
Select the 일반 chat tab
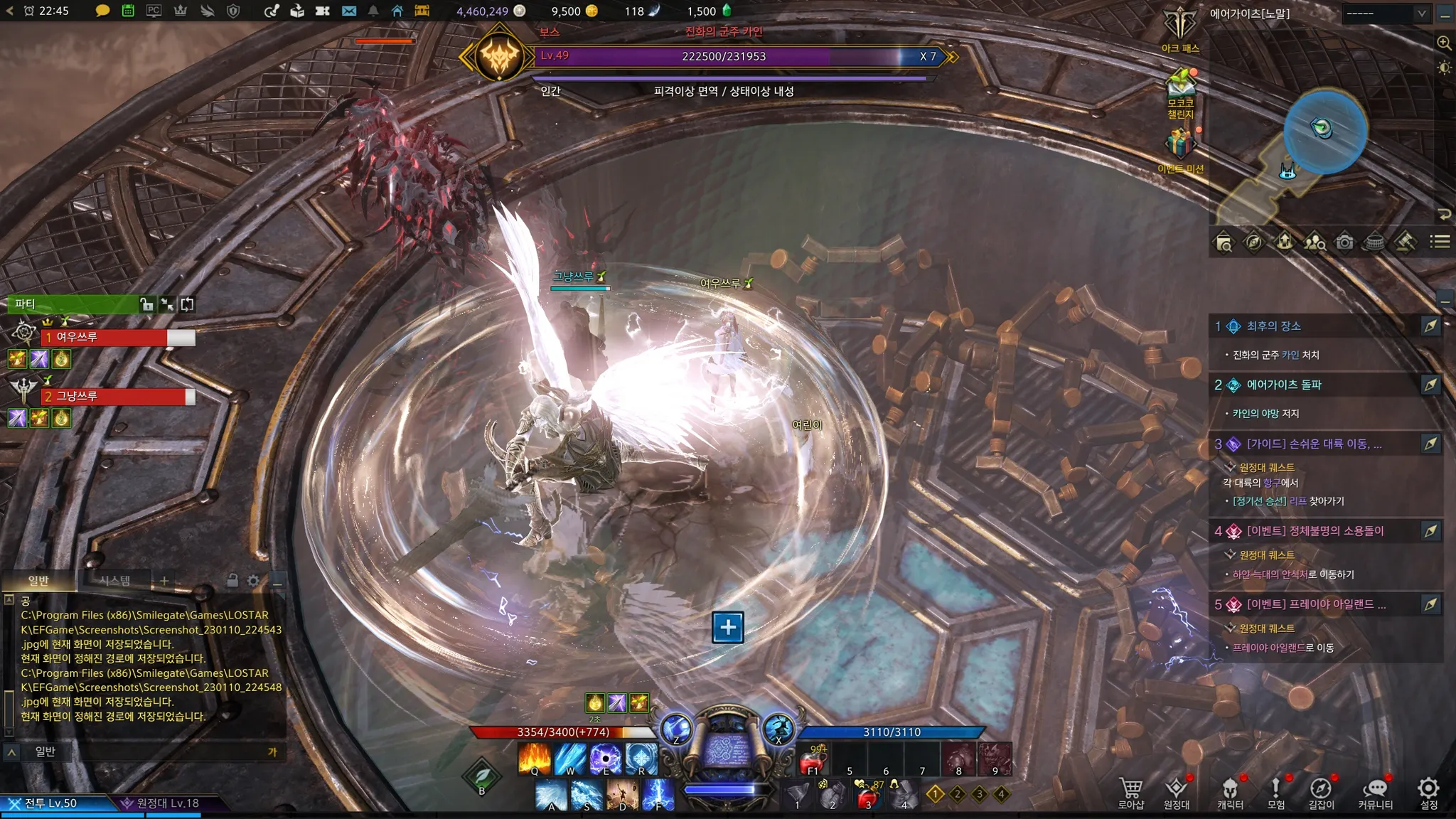38,581
